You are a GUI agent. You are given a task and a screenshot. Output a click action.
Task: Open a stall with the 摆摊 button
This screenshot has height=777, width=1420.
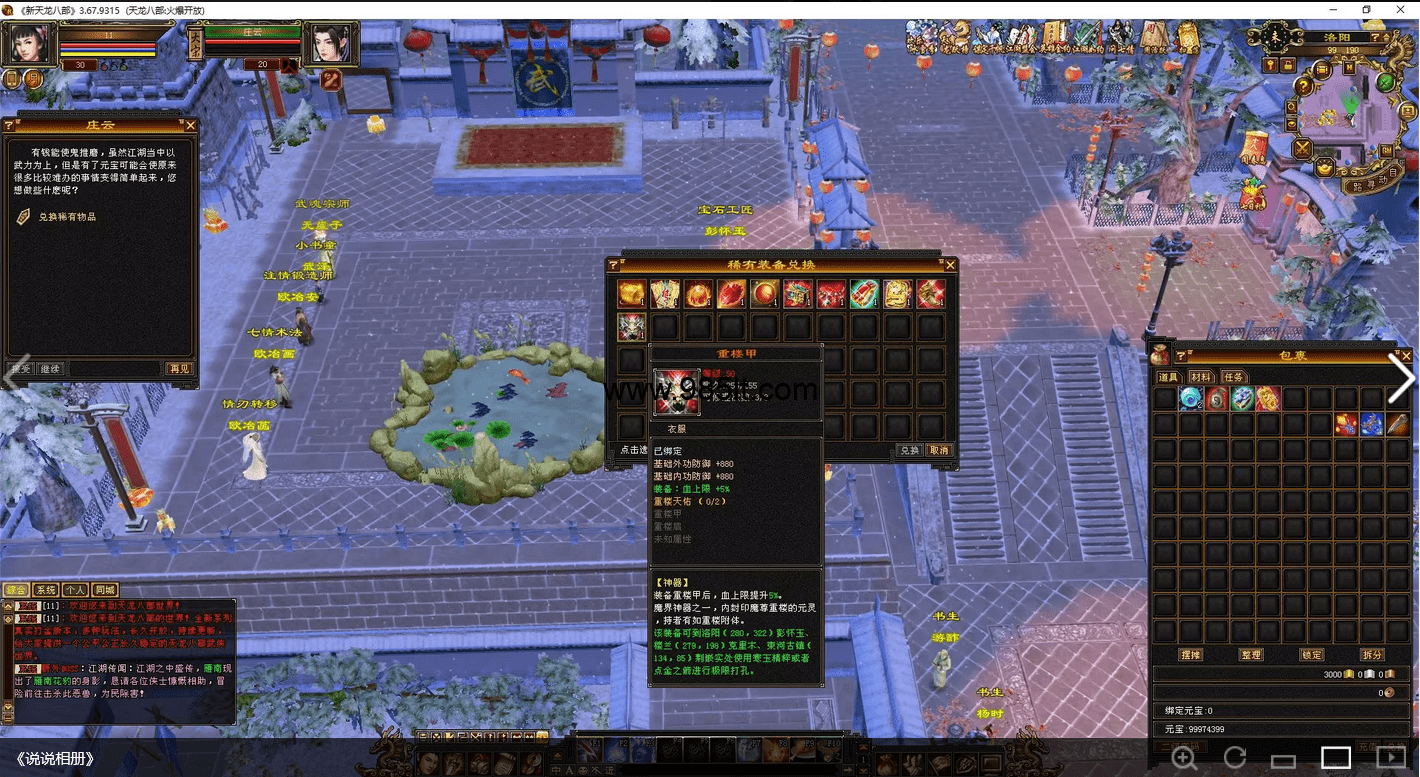coord(1190,655)
